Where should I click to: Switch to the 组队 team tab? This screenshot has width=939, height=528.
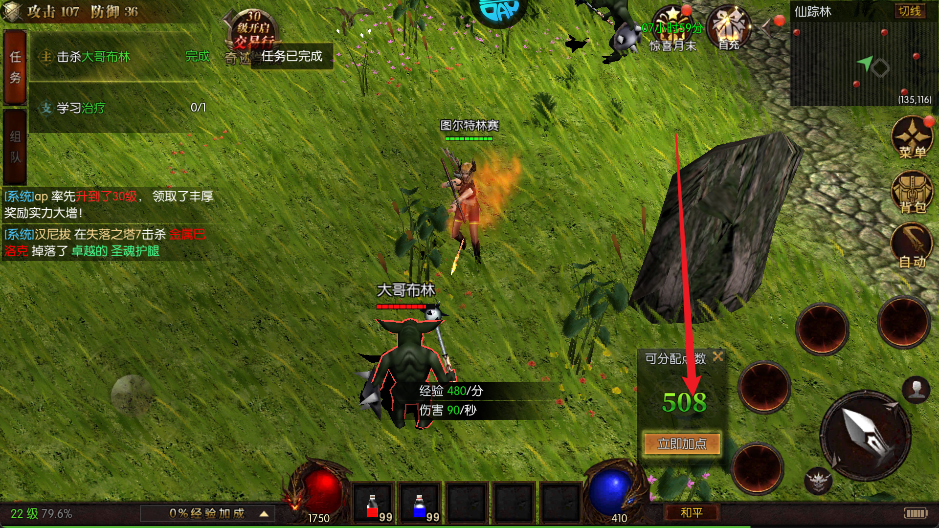[15, 146]
